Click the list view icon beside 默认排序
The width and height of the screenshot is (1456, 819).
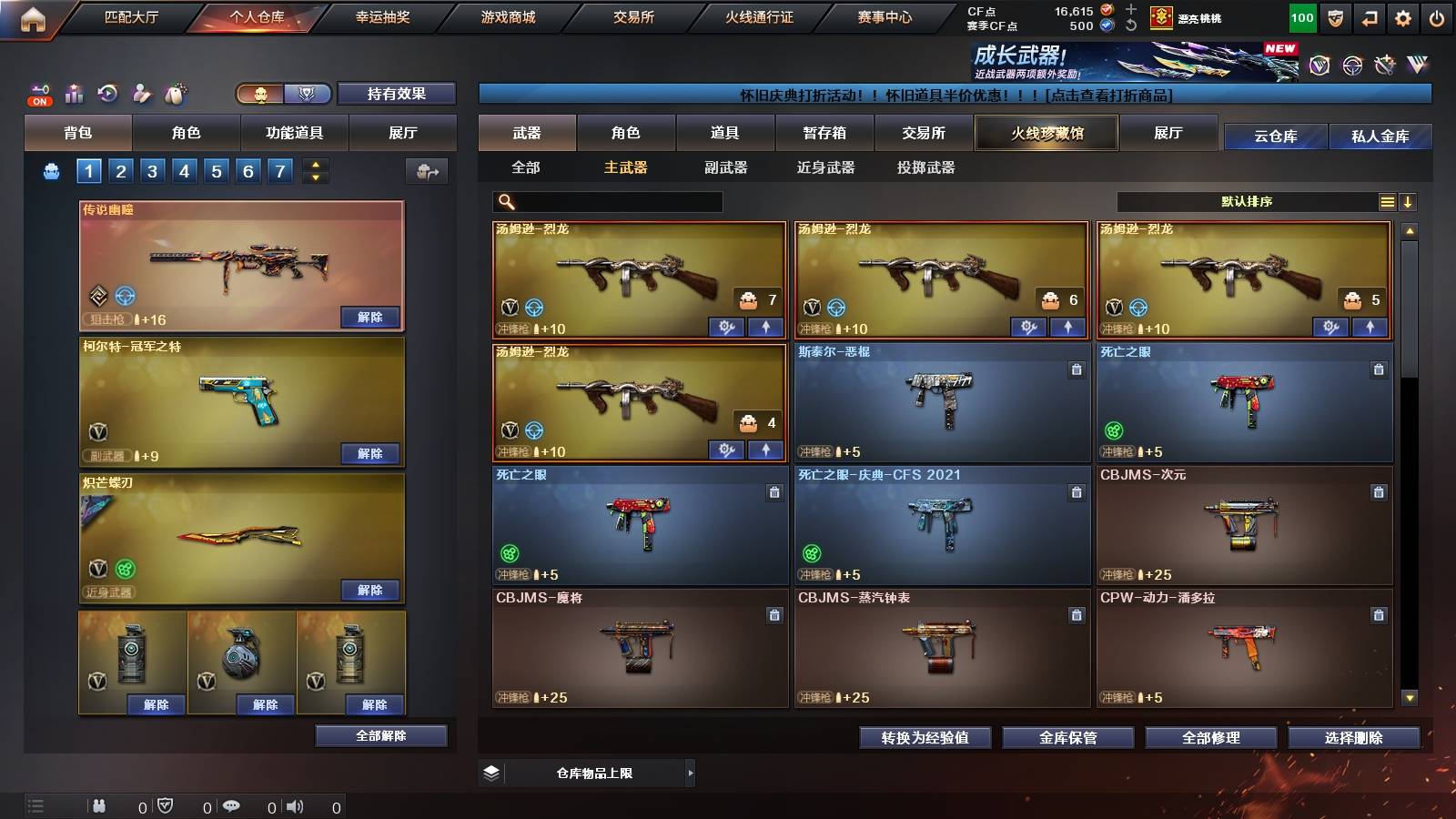1387,201
